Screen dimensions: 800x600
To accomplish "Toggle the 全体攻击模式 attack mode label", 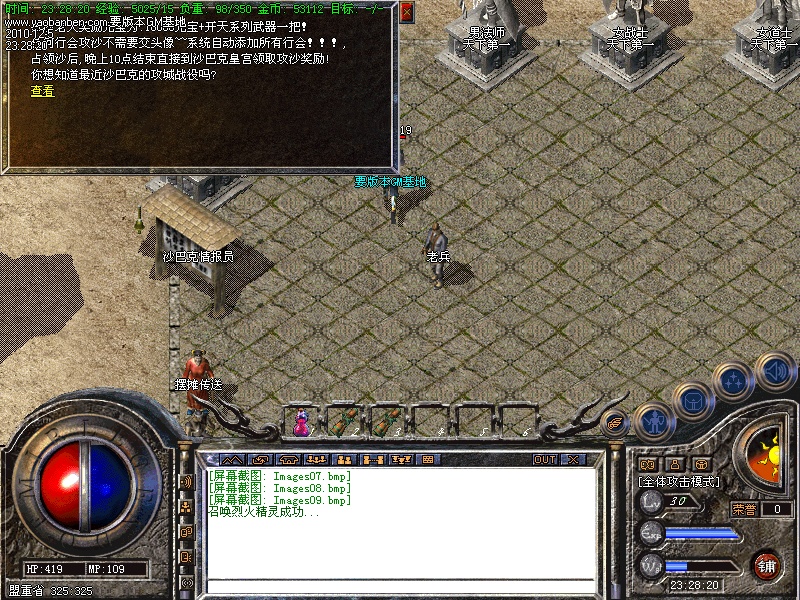I will tap(680, 481).
